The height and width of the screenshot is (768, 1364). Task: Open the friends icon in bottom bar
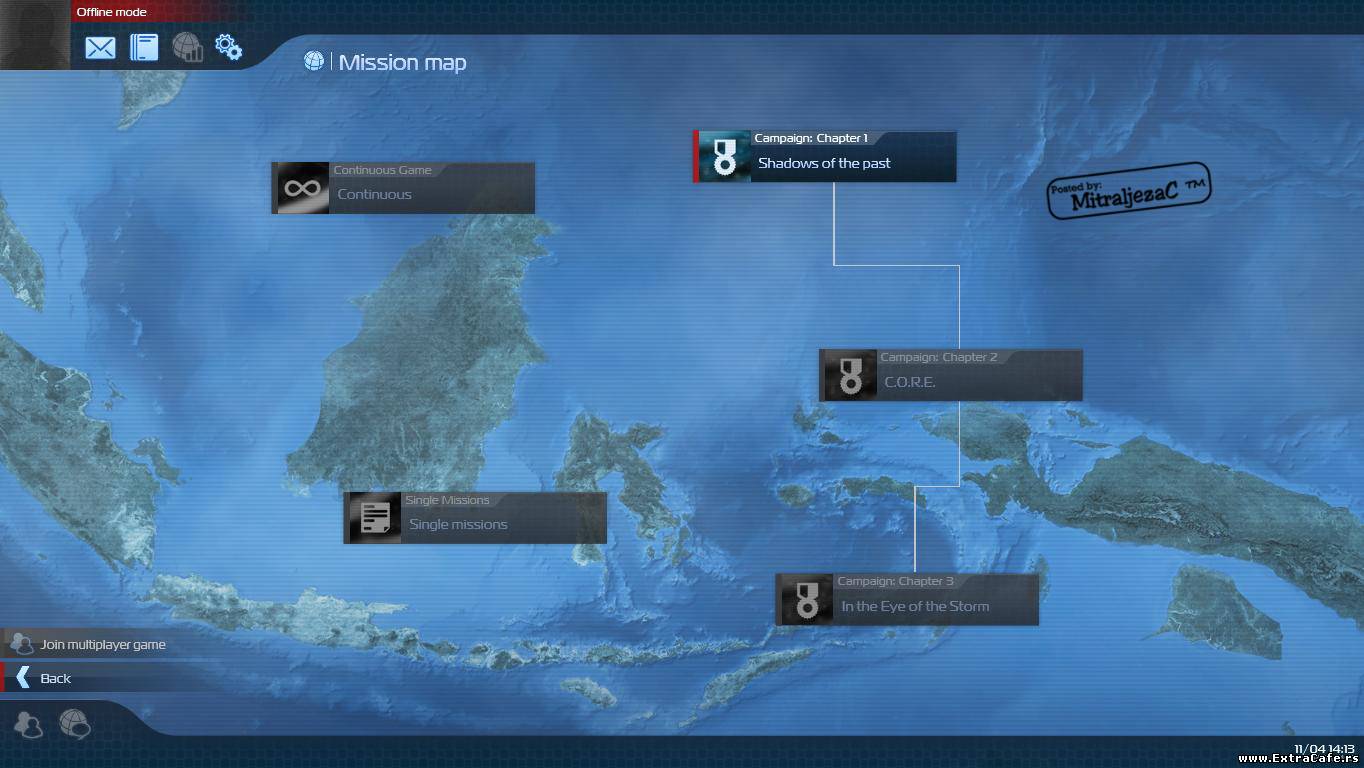[28, 724]
